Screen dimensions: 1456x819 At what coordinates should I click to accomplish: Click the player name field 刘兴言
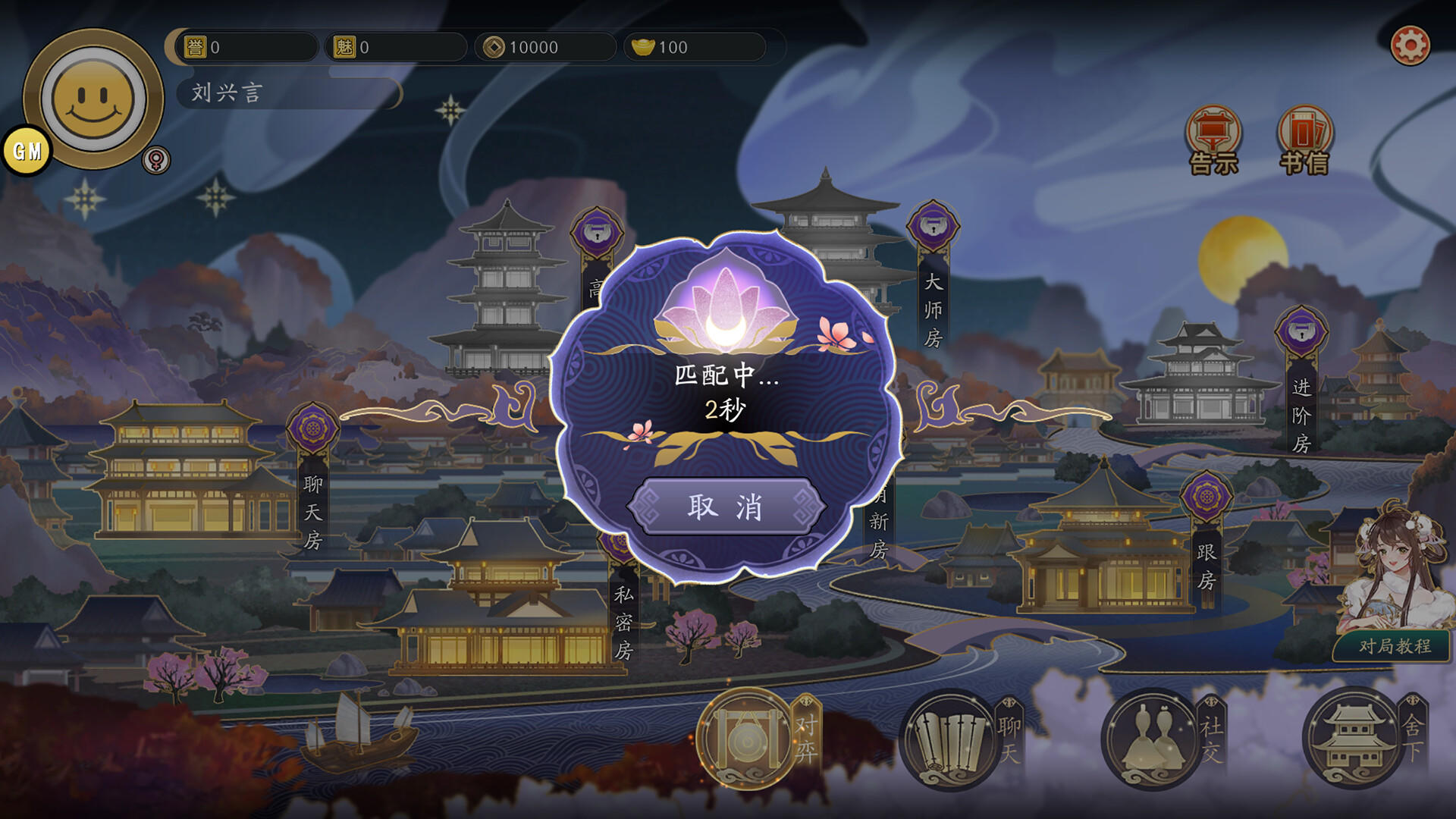pos(288,93)
